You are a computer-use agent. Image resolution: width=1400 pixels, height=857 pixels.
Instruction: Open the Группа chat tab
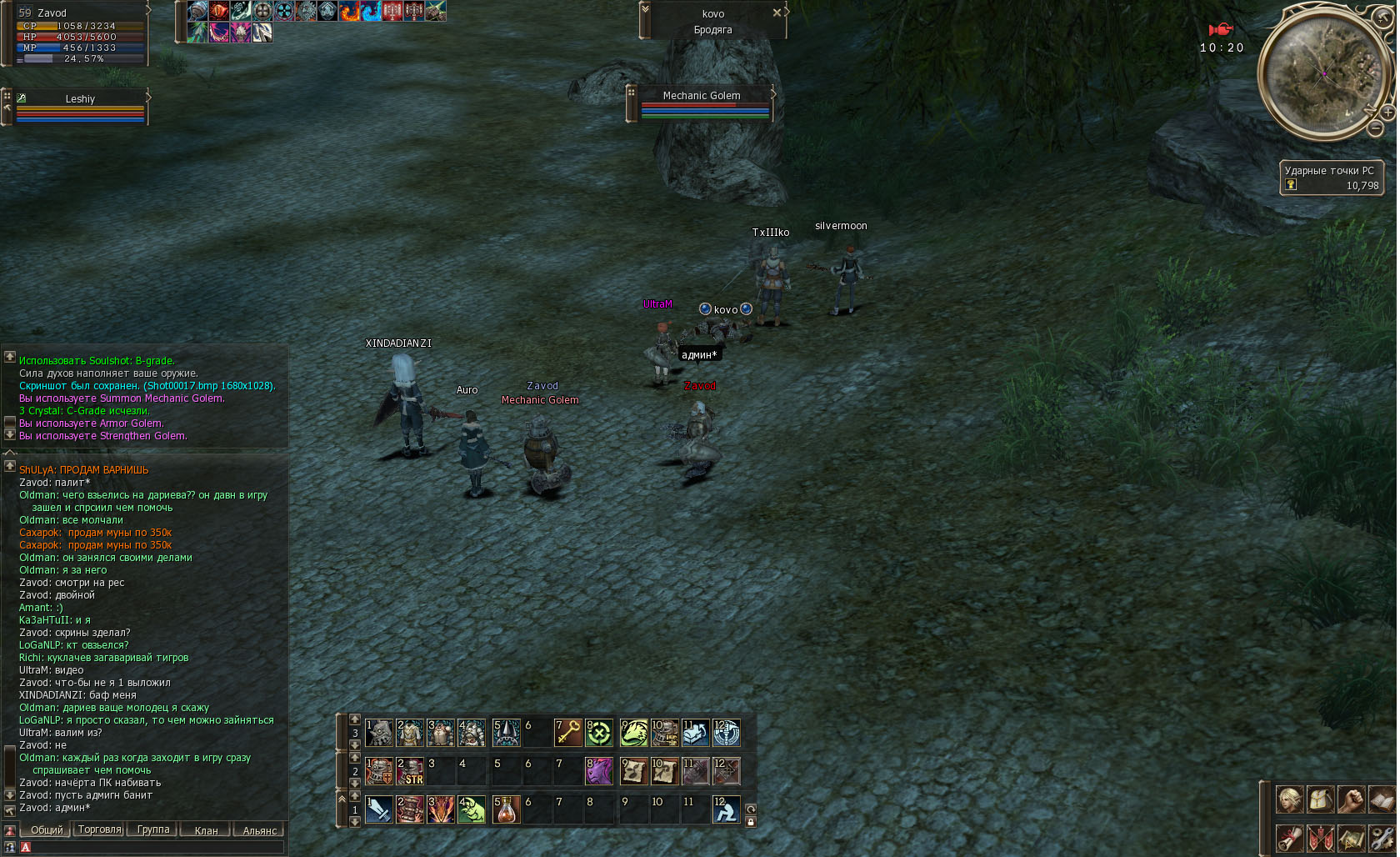tap(153, 829)
